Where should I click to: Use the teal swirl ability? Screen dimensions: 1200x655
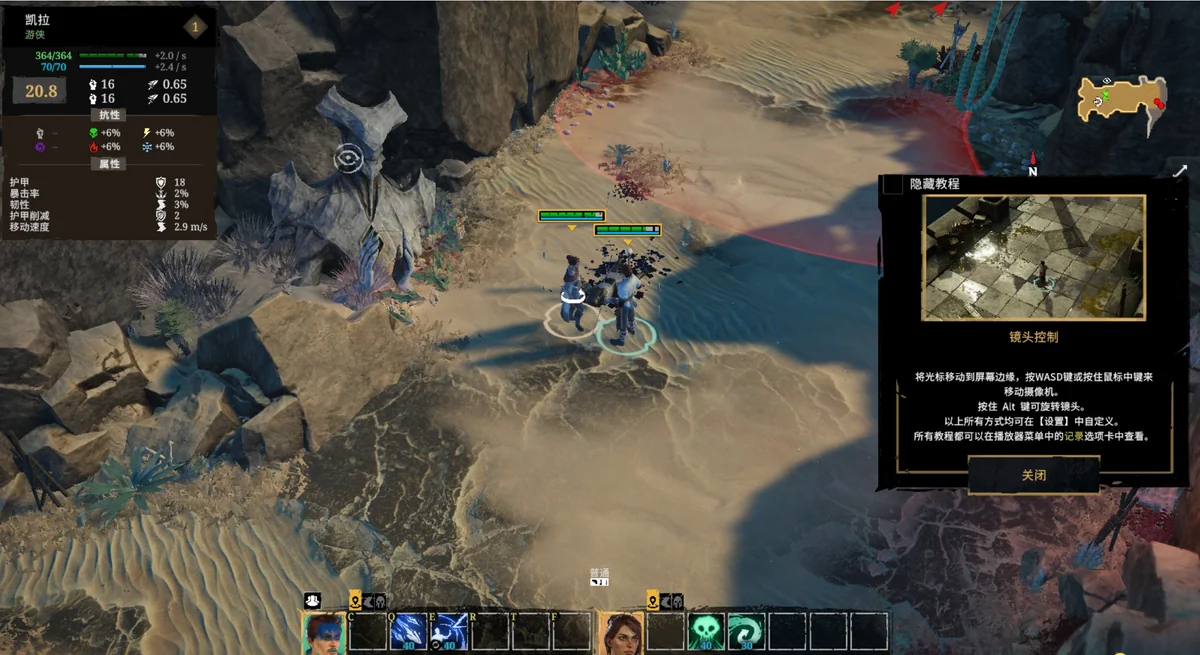(746, 632)
